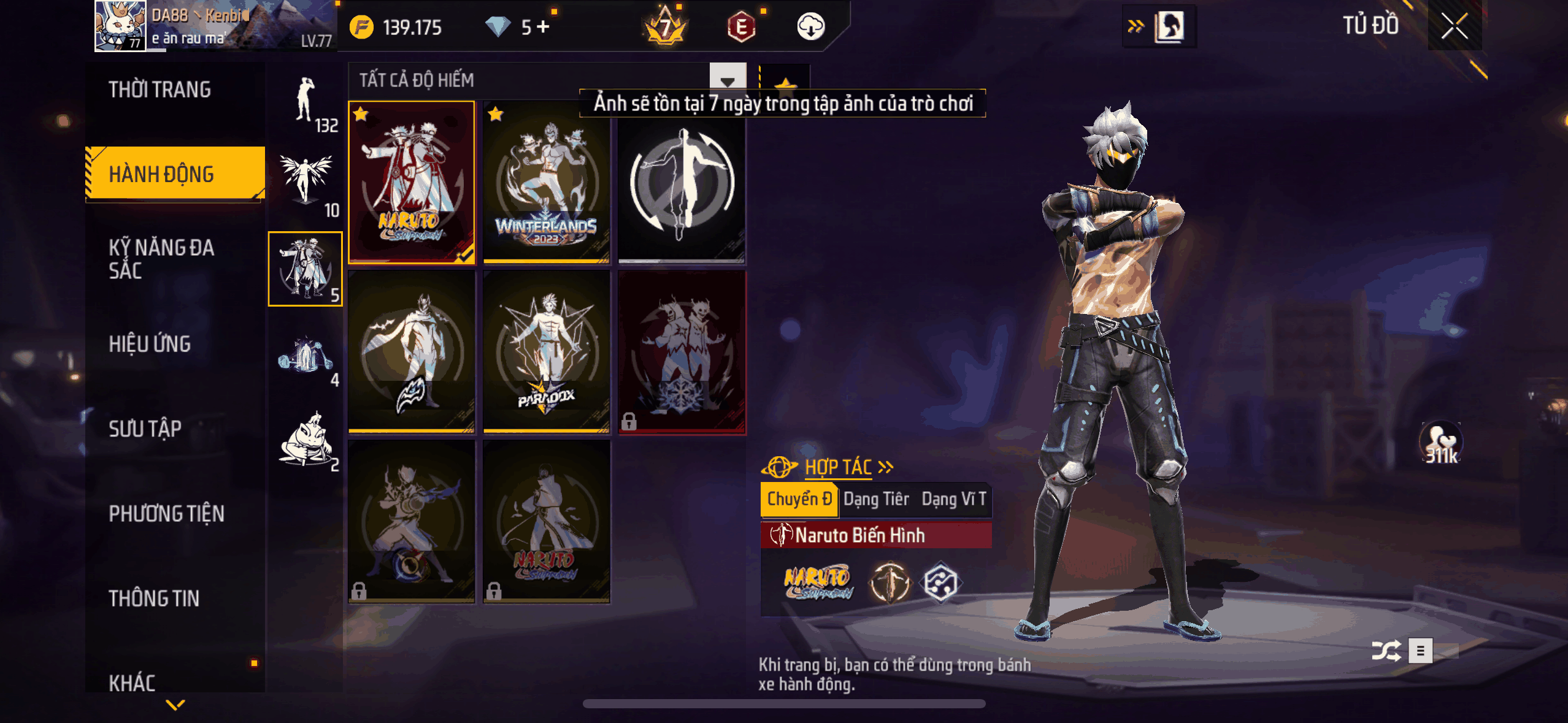This screenshot has width=1568, height=723.
Task: Expand HỢP TÁC with the double arrows
Action: coord(885,467)
